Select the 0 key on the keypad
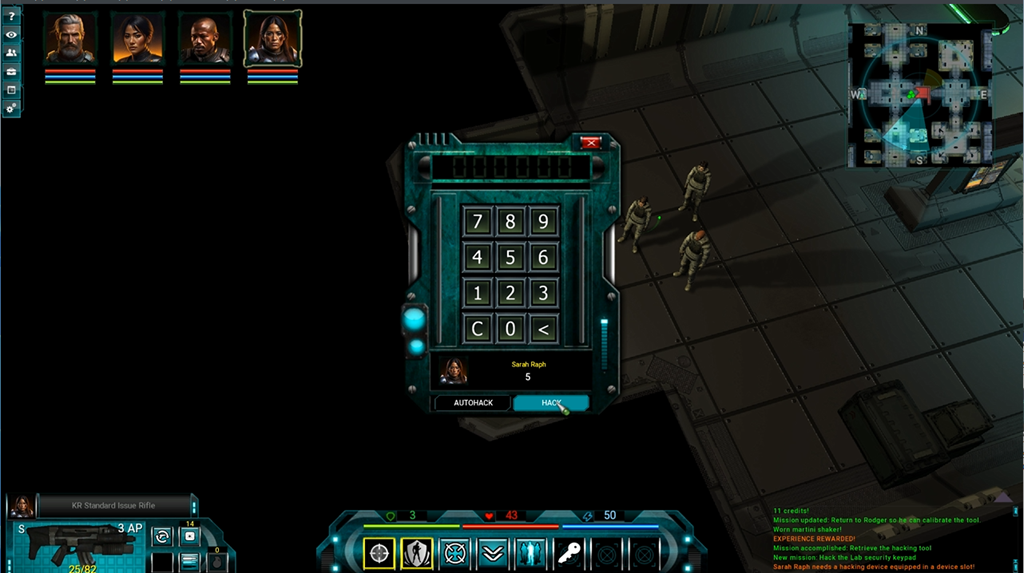The image size is (1024, 573). (x=510, y=328)
